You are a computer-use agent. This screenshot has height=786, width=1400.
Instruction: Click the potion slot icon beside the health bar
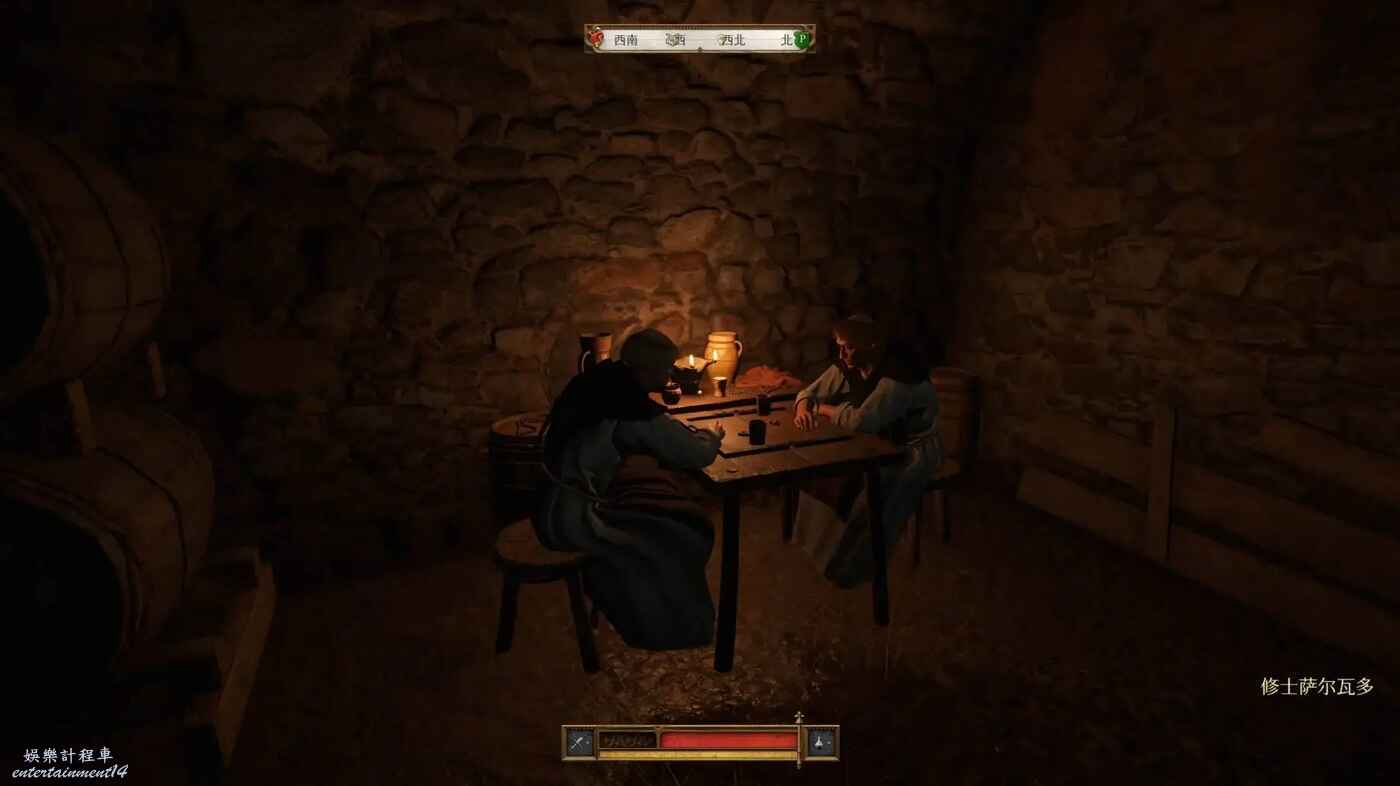tap(821, 741)
